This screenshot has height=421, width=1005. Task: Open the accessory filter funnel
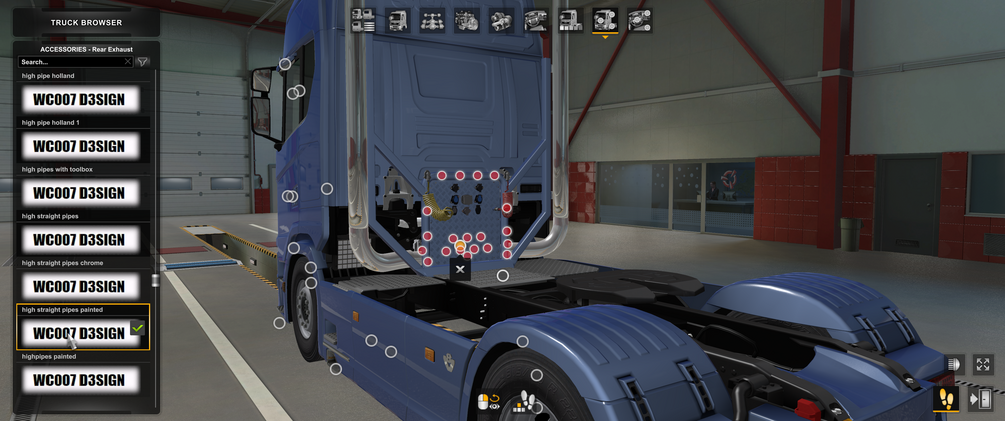(143, 62)
